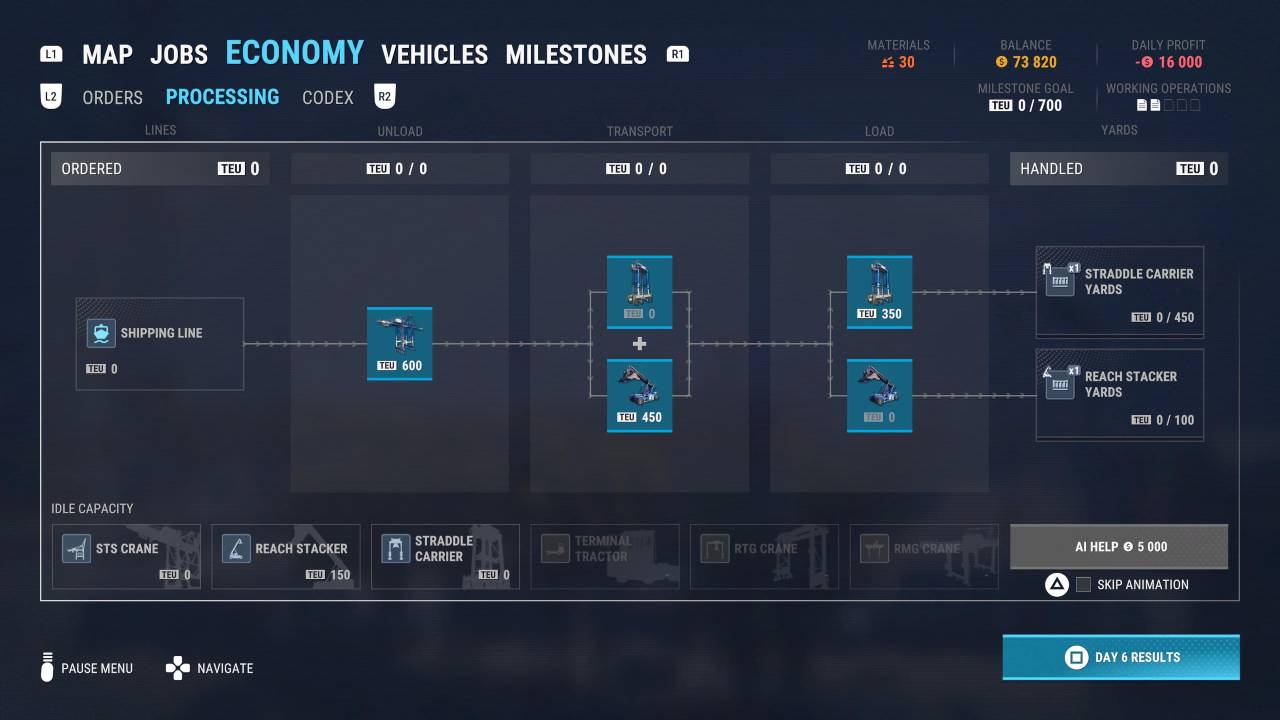Switch to the Orders sub-tab
Viewport: 1280px width, 720px height.
click(x=112, y=97)
